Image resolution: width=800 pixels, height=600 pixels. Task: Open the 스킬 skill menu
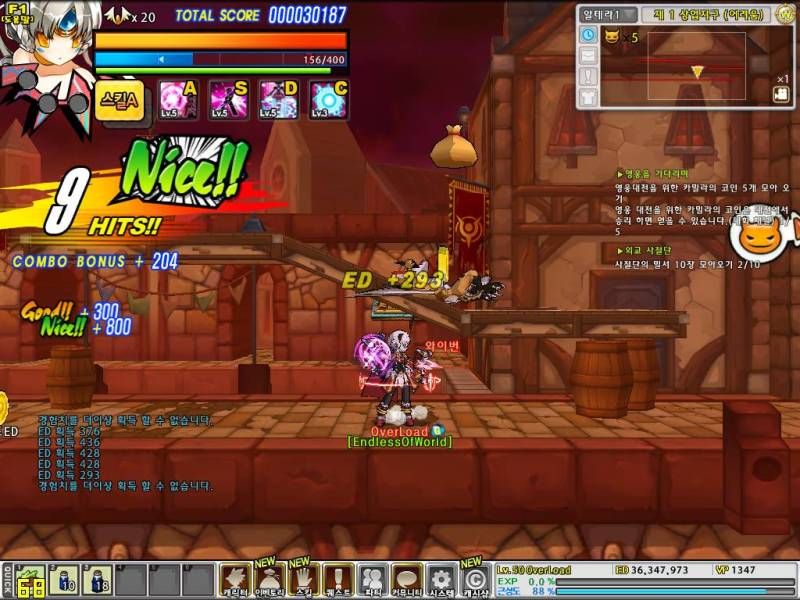coord(303,579)
